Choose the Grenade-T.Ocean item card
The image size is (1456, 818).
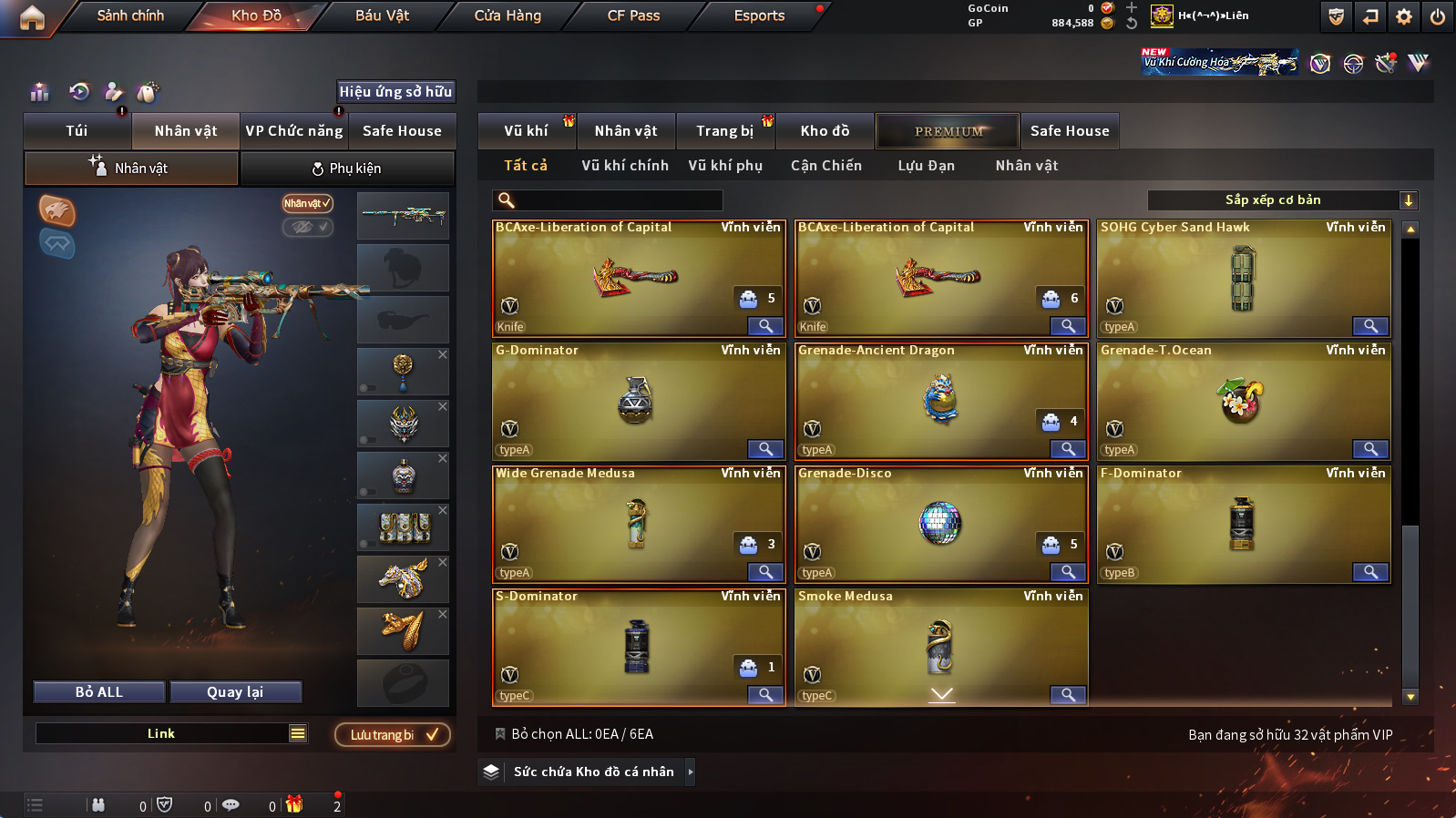click(1243, 402)
